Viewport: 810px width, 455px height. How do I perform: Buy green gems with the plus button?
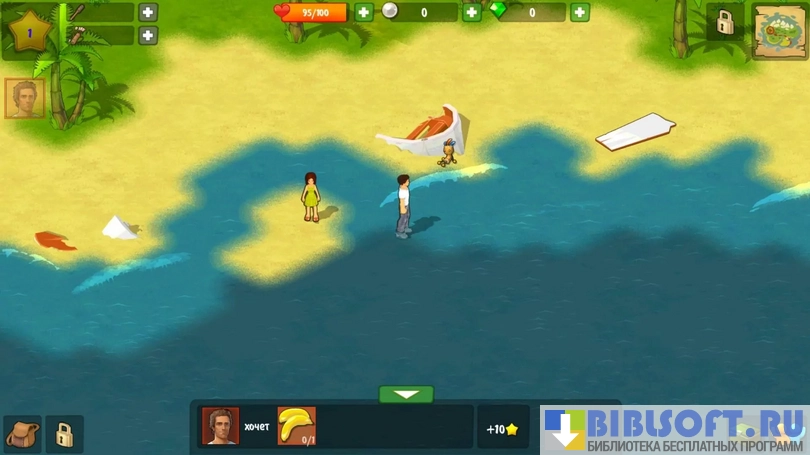[x=580, y=12]
